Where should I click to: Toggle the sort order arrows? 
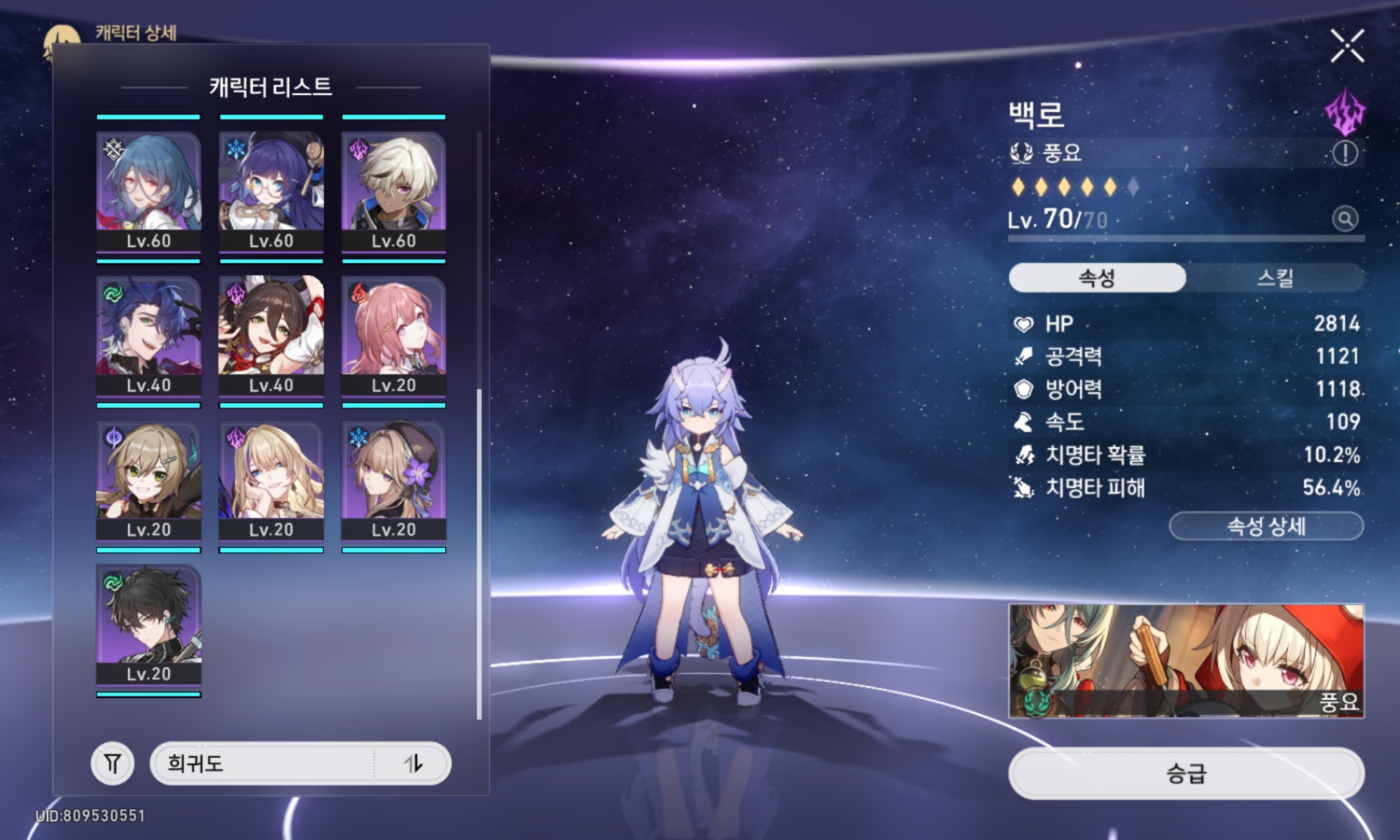[414, 763]
